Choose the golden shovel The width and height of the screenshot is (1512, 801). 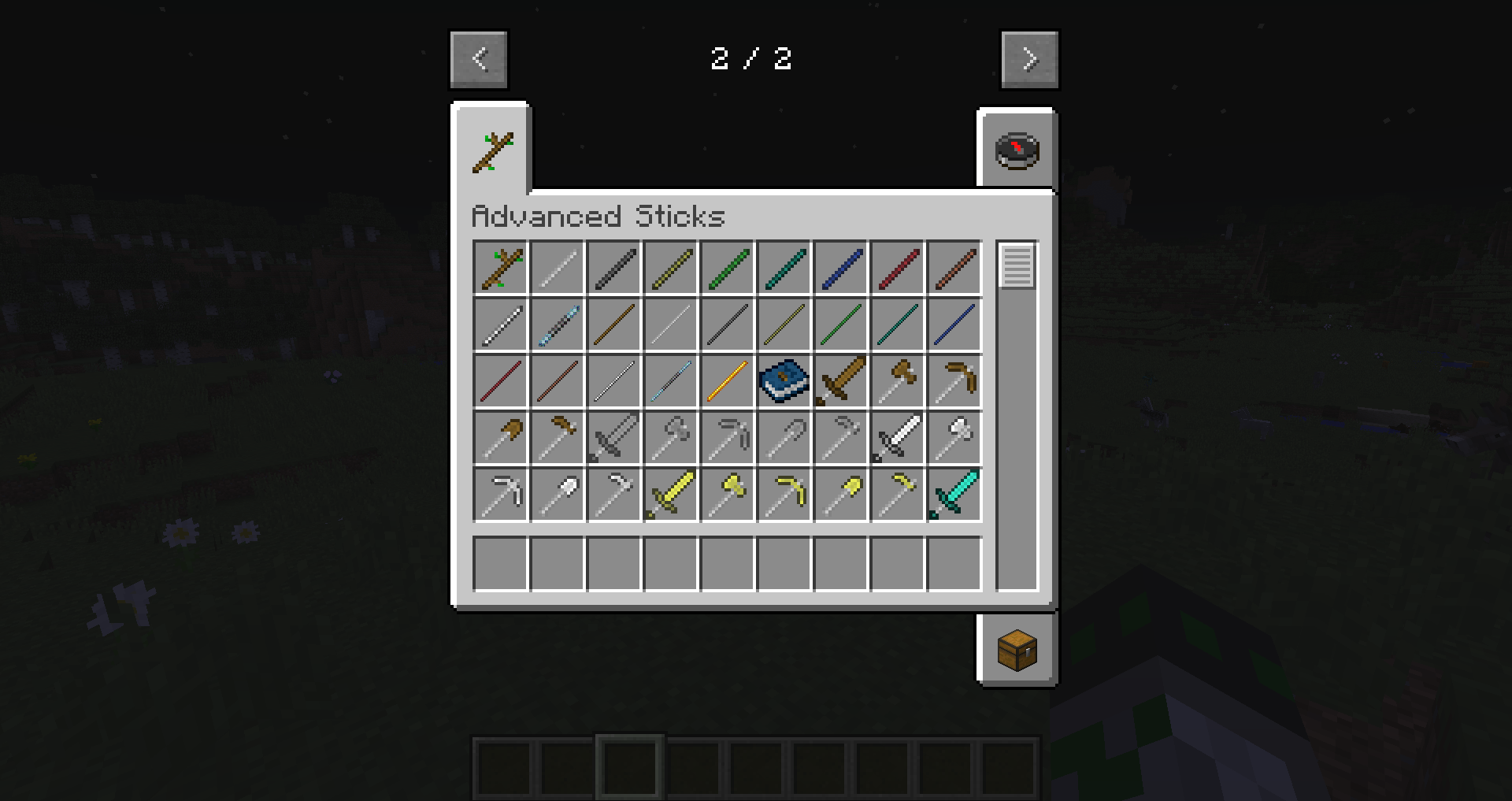pos(841,495)
